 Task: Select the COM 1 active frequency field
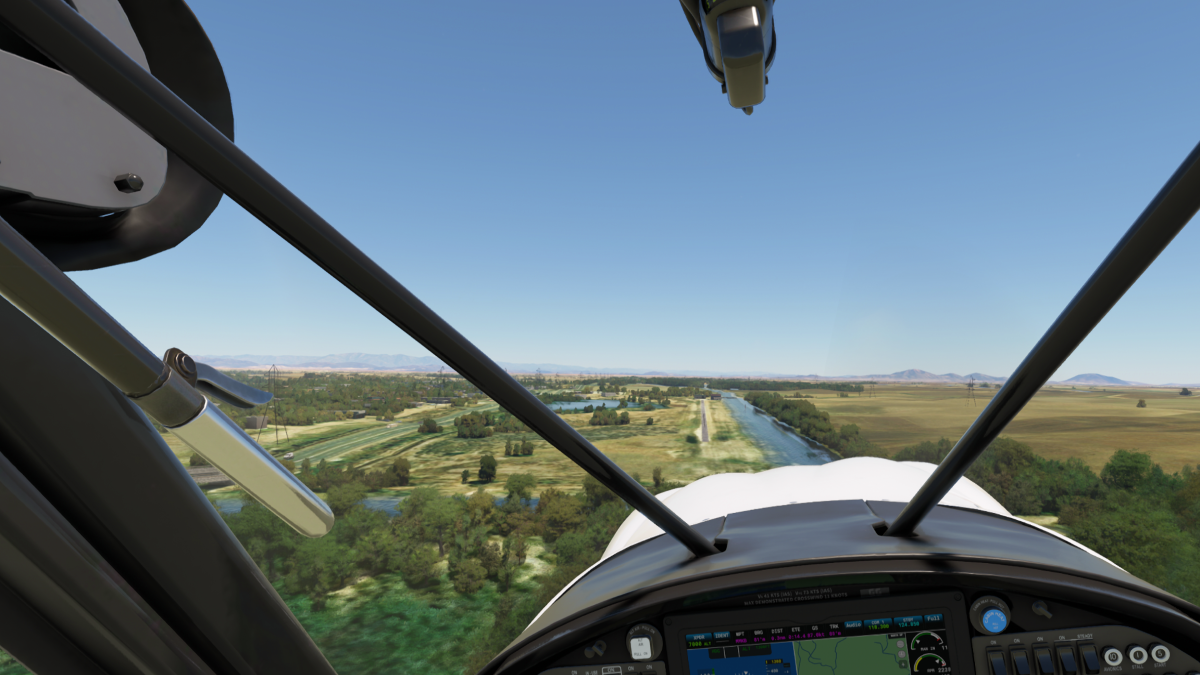click(878, 624)
